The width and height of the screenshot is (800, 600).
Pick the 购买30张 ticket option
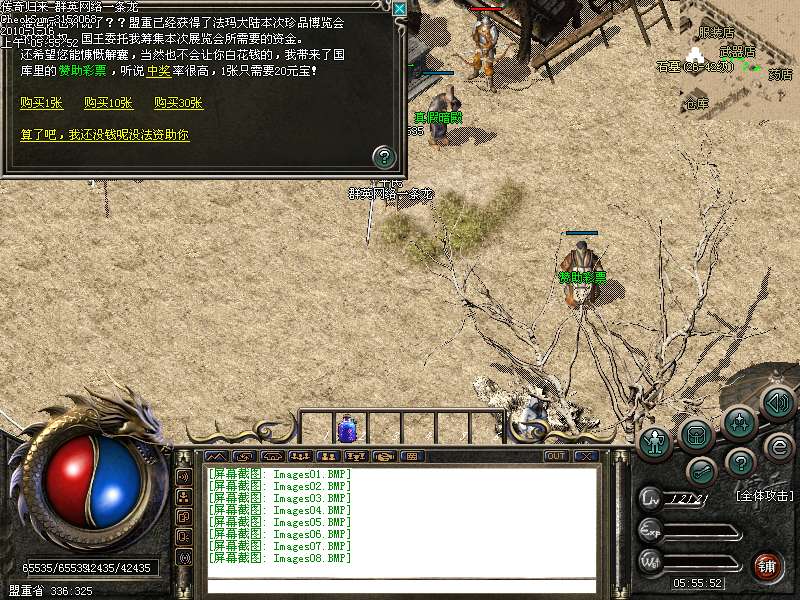(x=179, y=103)
